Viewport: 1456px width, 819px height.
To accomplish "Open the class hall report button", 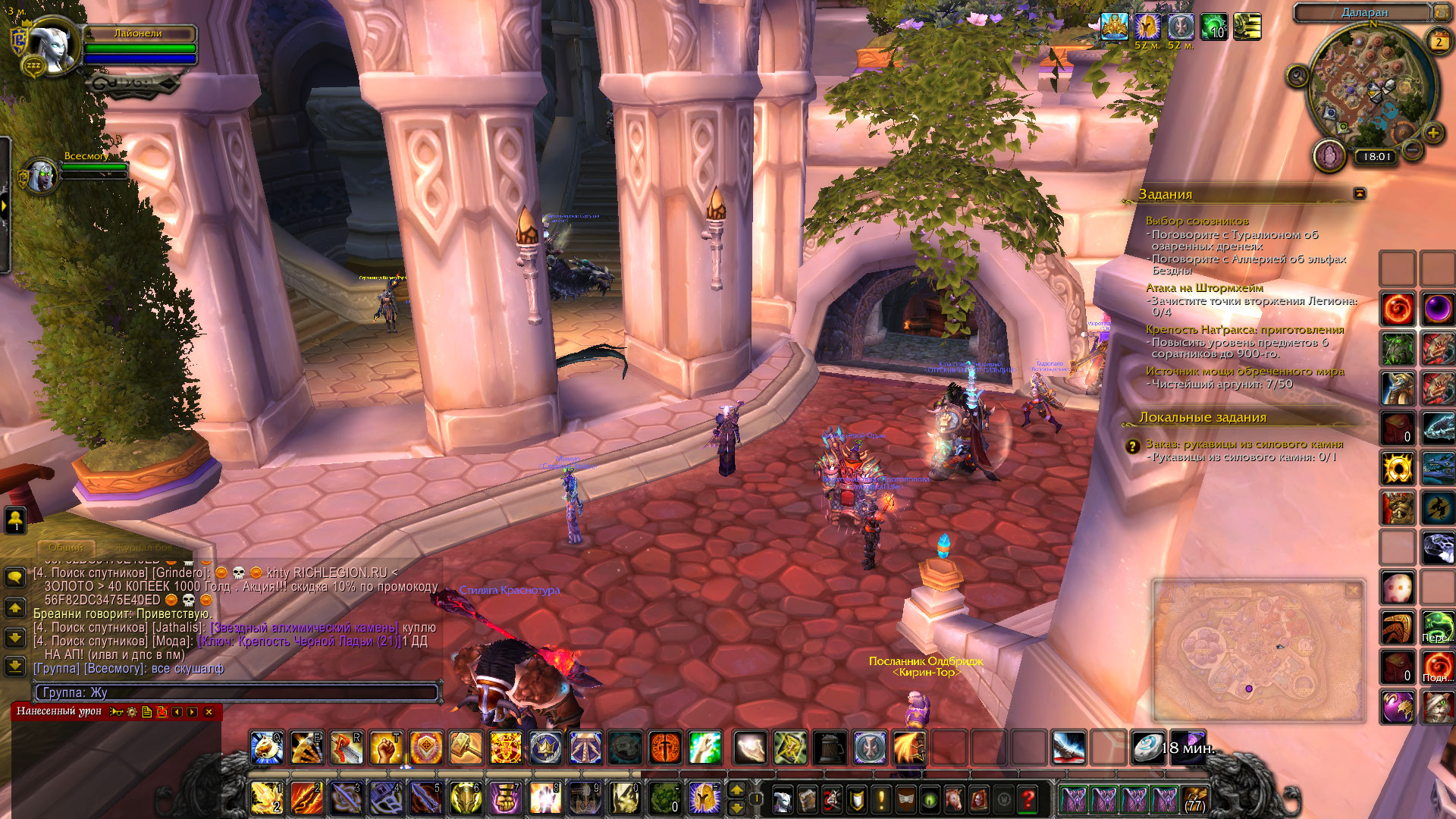I will pyautogui.click(x=1329, y=156).
